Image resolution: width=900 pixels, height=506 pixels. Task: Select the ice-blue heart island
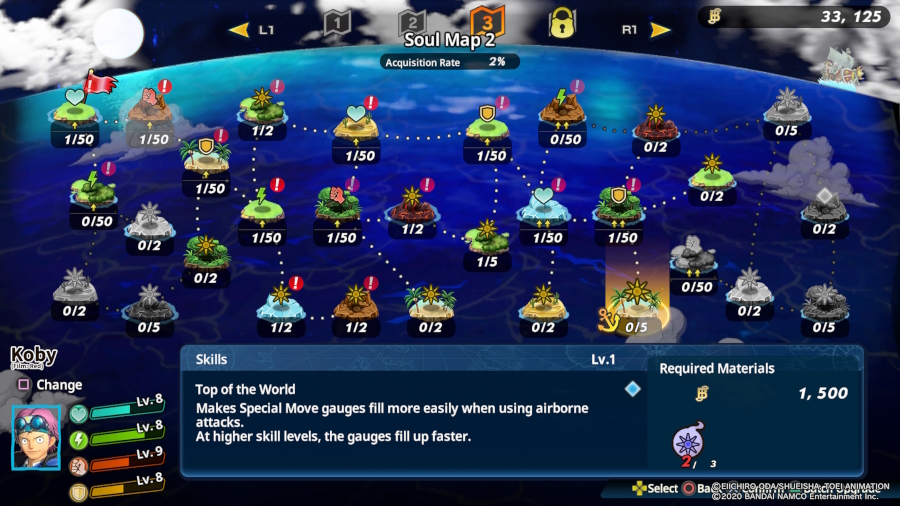(x=545, y=207)
